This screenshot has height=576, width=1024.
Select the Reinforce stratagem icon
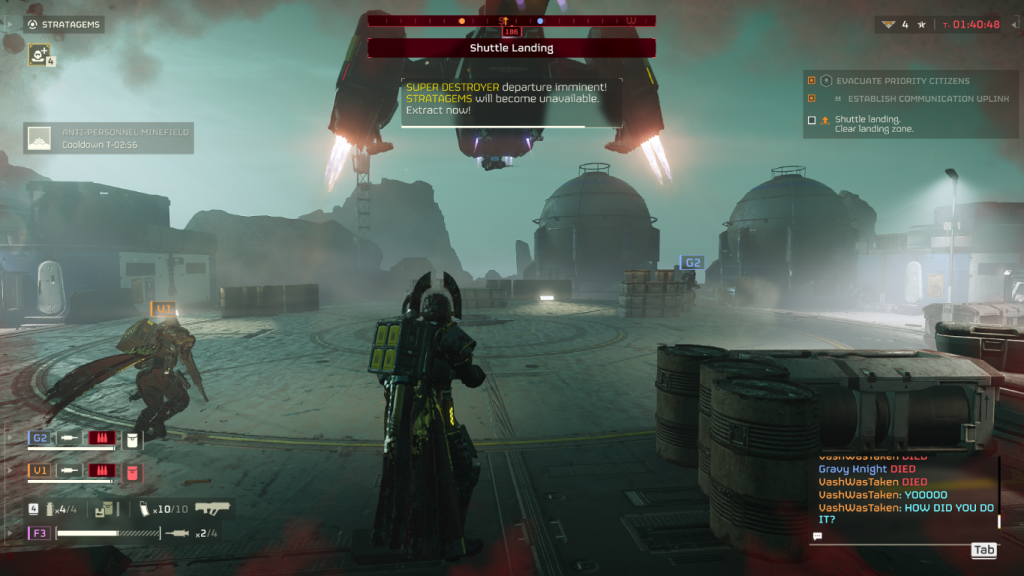point(39,55)
